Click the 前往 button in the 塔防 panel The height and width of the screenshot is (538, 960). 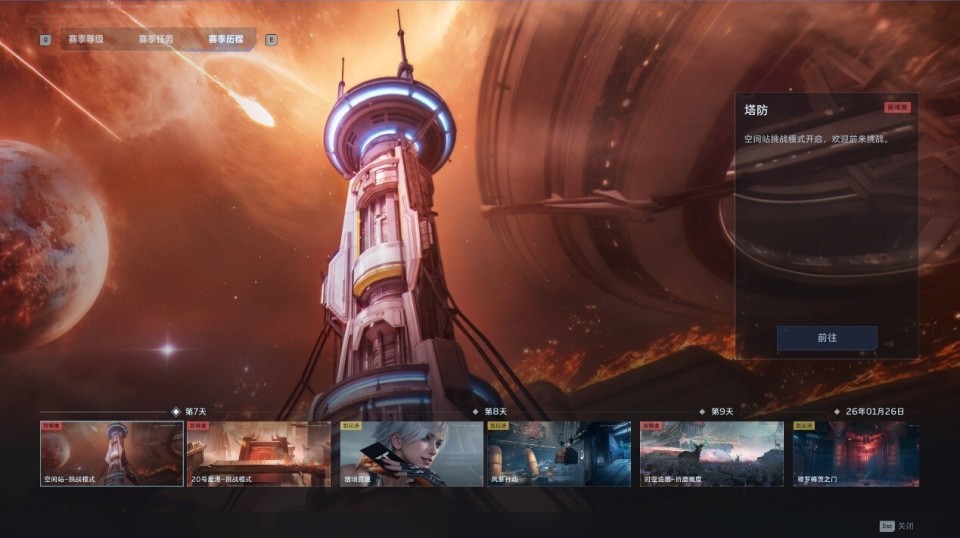click(827, 338)
